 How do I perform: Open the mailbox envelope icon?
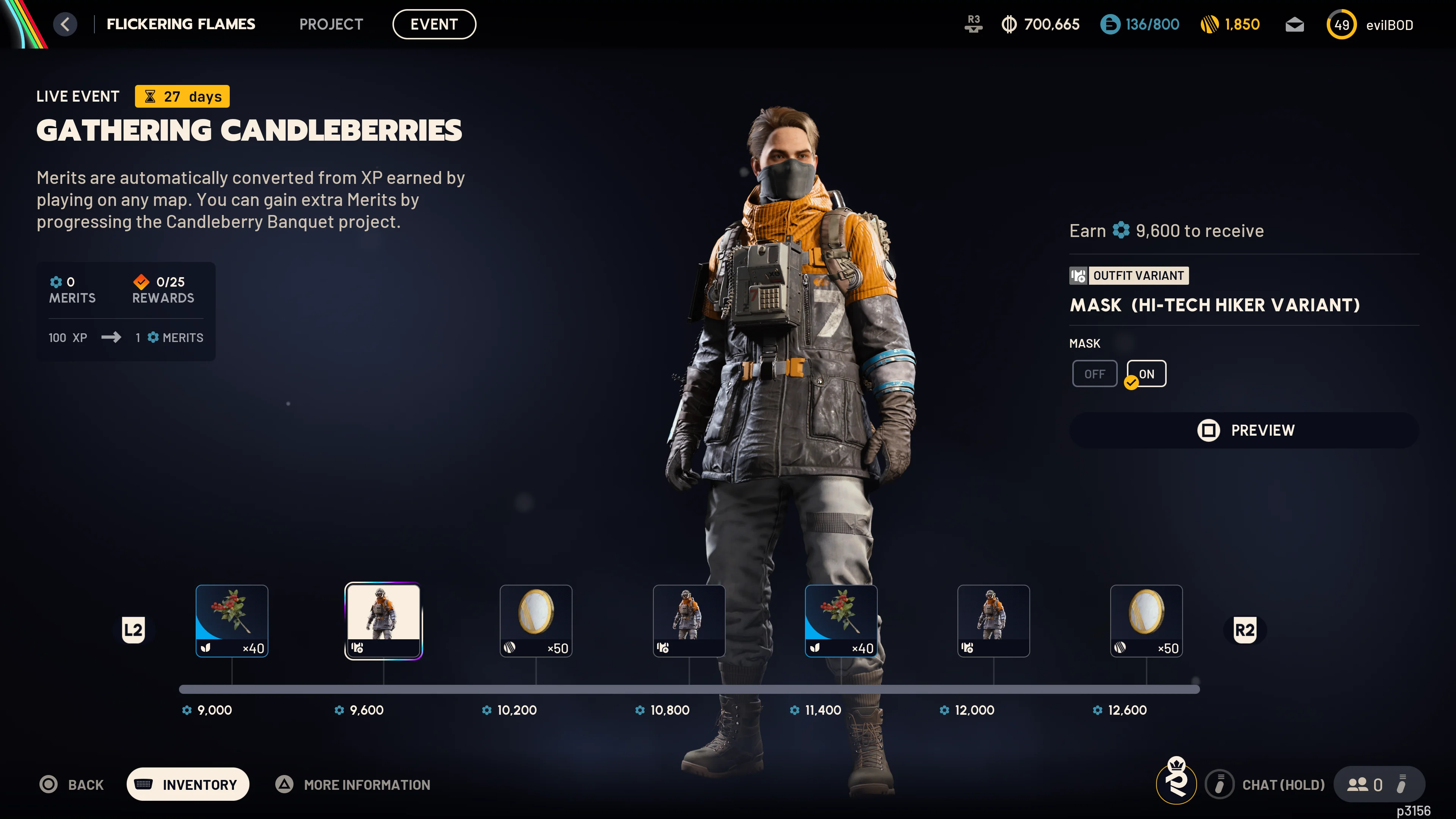click(x=1294, y=24)
